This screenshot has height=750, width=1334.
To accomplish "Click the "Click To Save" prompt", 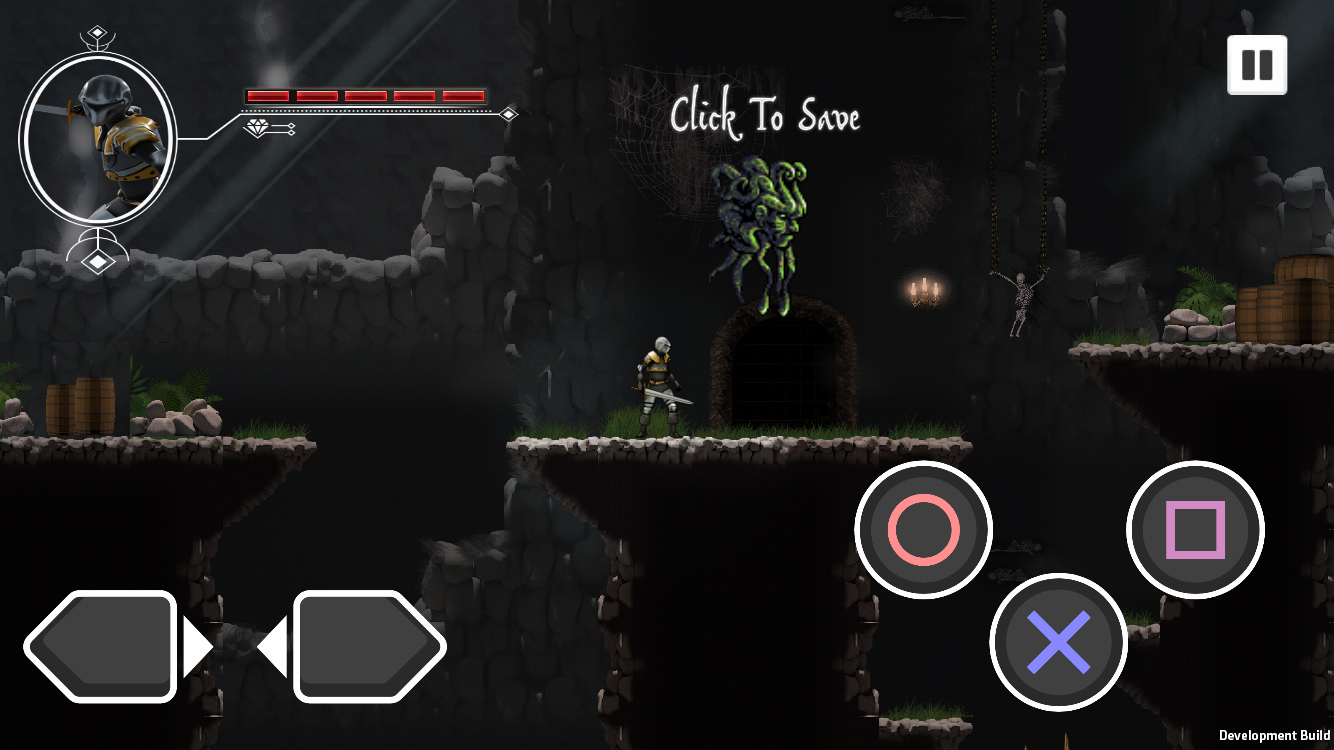I will (x=765, y=116).
